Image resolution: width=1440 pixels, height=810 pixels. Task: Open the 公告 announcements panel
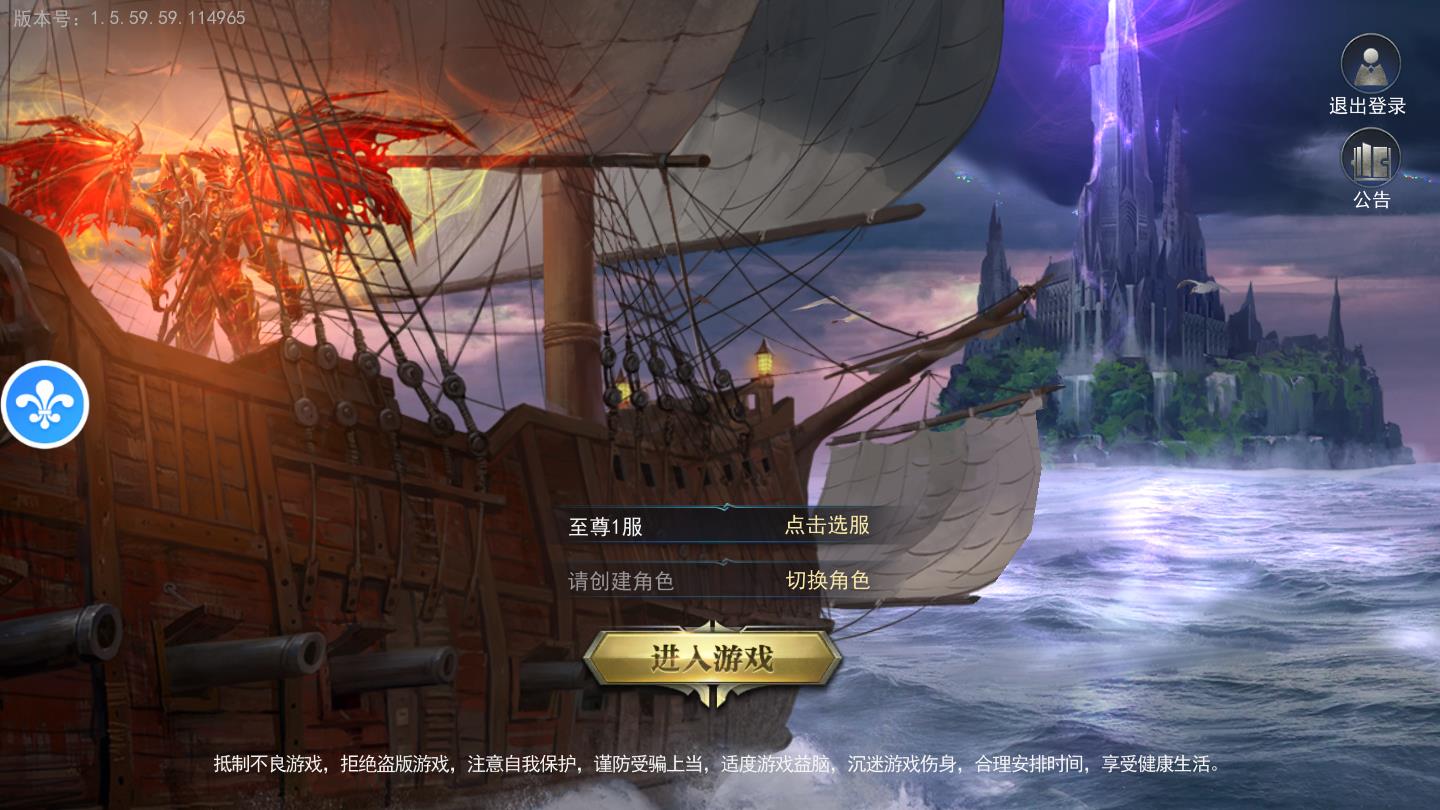(x=1370, y=160)
